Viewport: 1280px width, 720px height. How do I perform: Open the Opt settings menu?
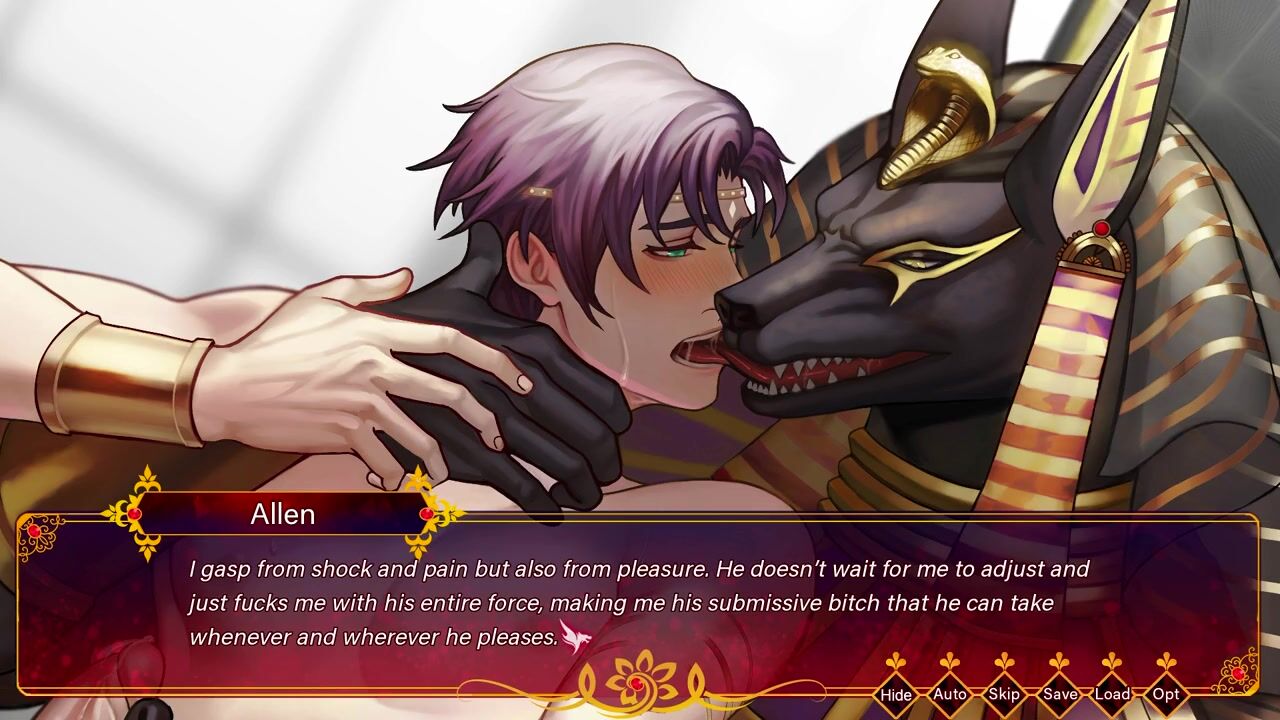pos(1166,694)
